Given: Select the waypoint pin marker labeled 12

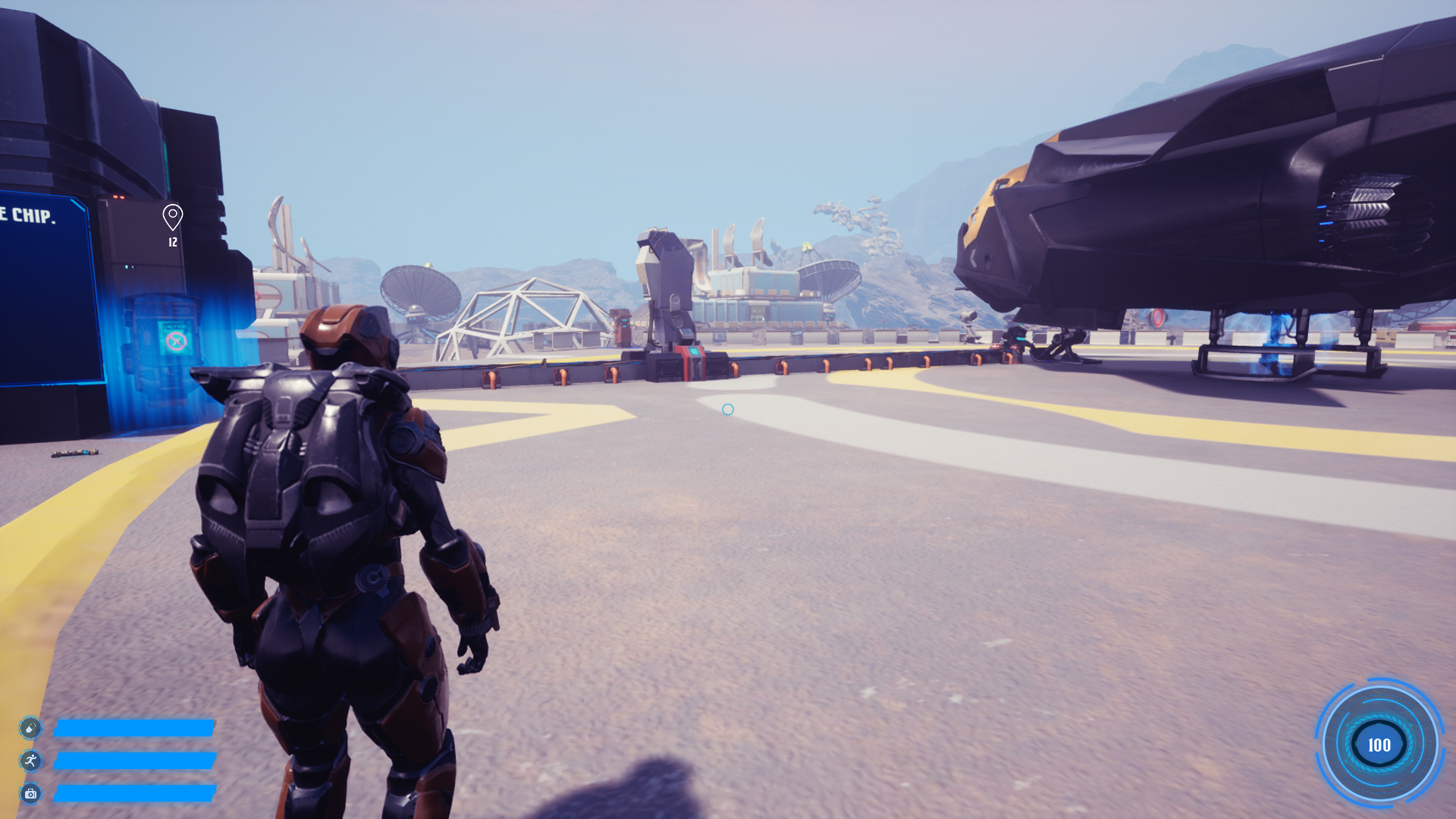Looking at the screenshot, I should (173, 218).
